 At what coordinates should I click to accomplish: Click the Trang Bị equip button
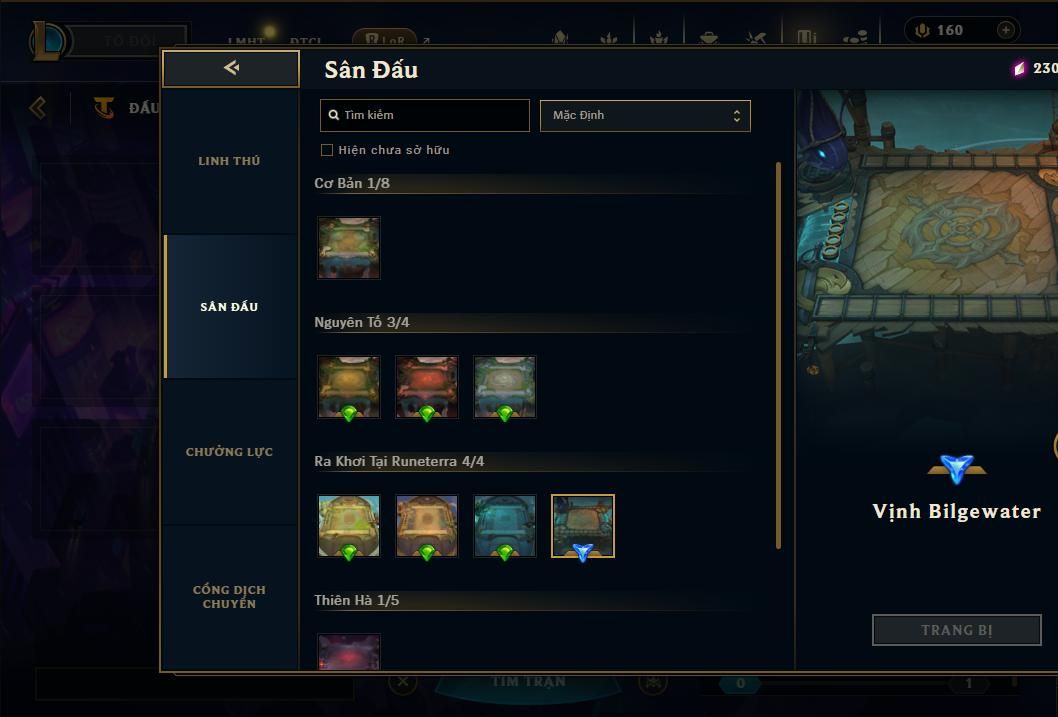click(957, 630)
